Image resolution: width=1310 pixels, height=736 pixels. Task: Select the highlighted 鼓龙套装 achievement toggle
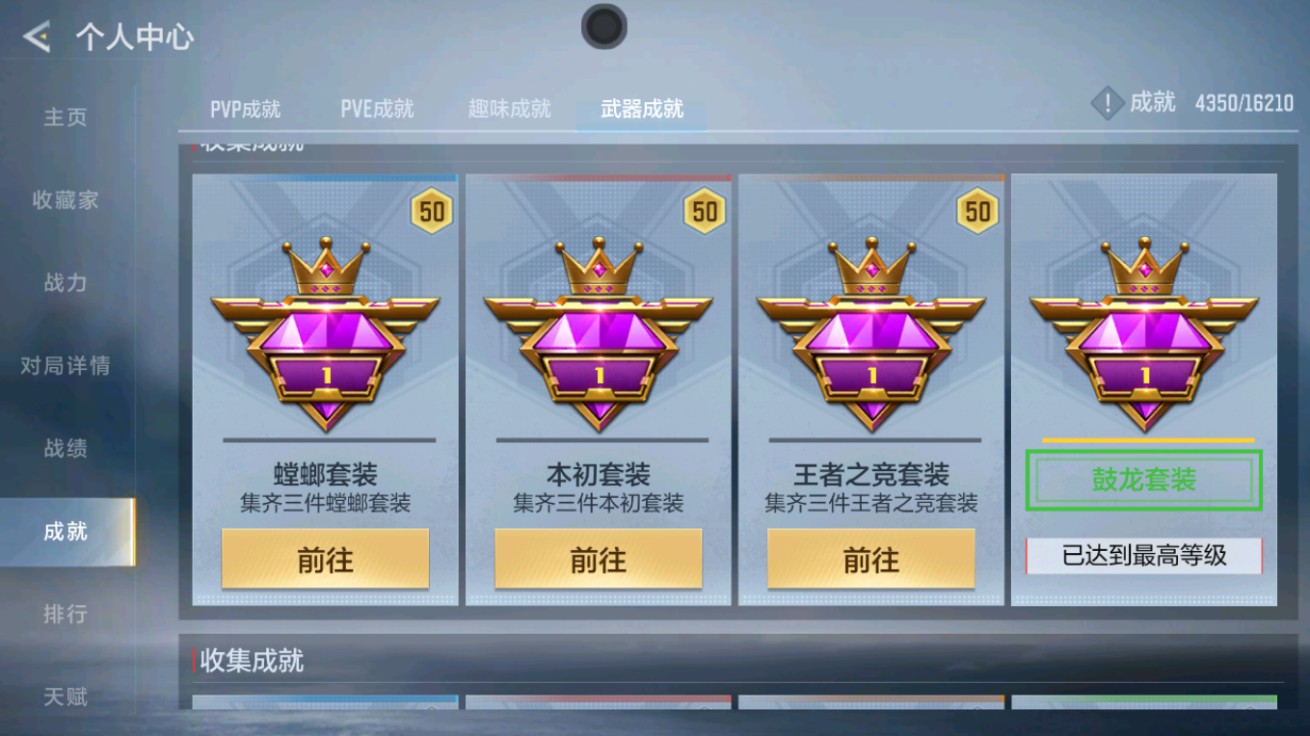click(x=1143, y=480)
